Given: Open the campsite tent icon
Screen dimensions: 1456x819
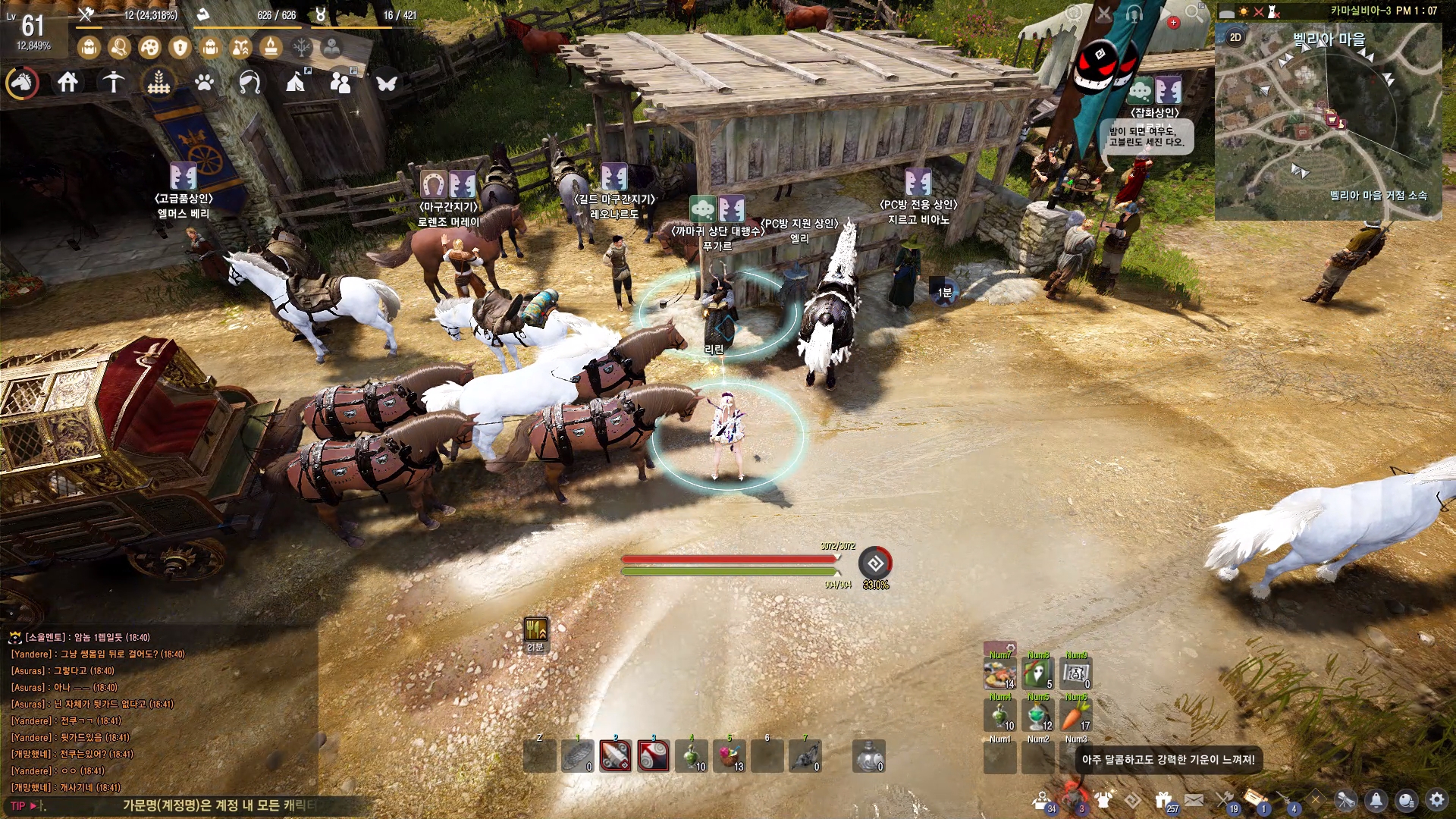Looking at the screenshot, I should [x=296, y=82].
